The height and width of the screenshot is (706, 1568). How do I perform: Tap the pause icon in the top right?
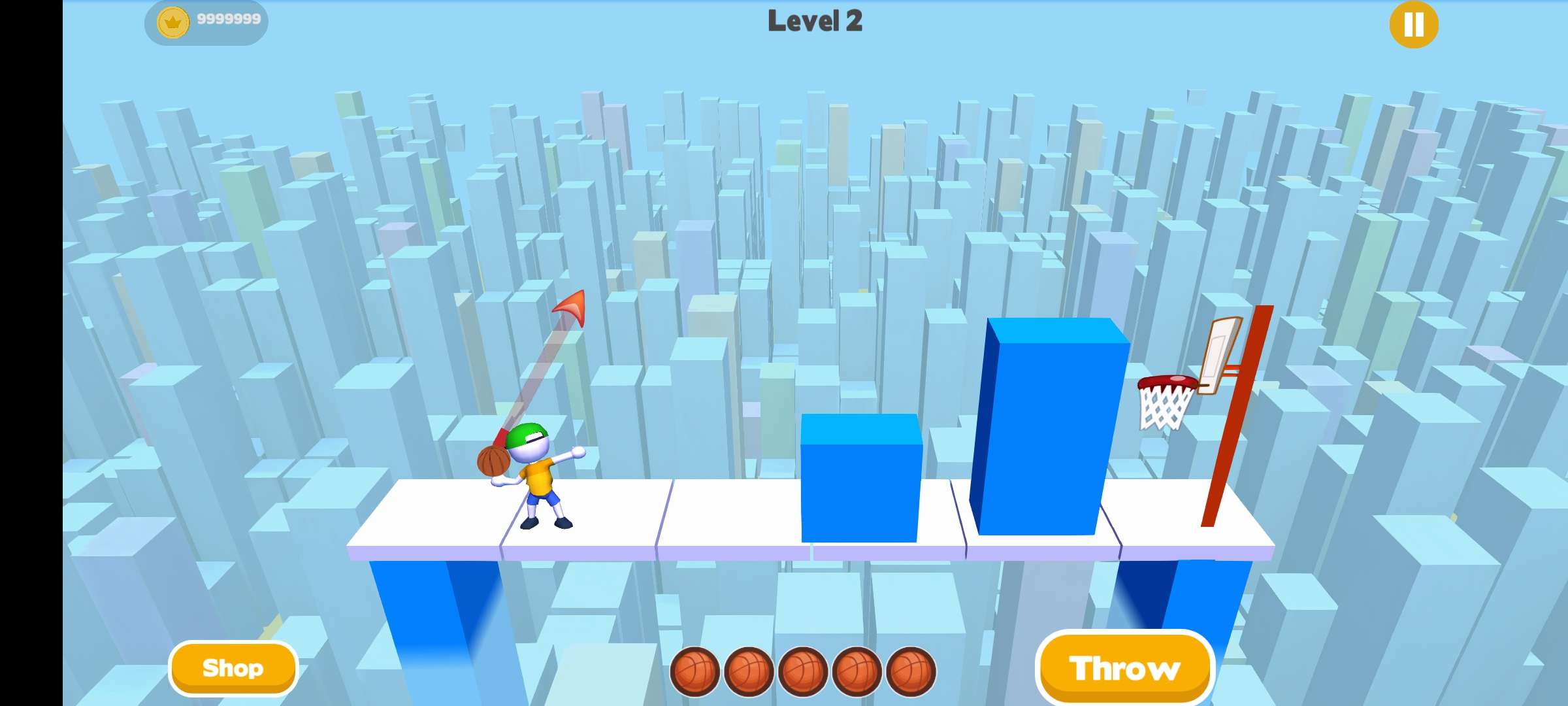click(x=1413, y=24)
